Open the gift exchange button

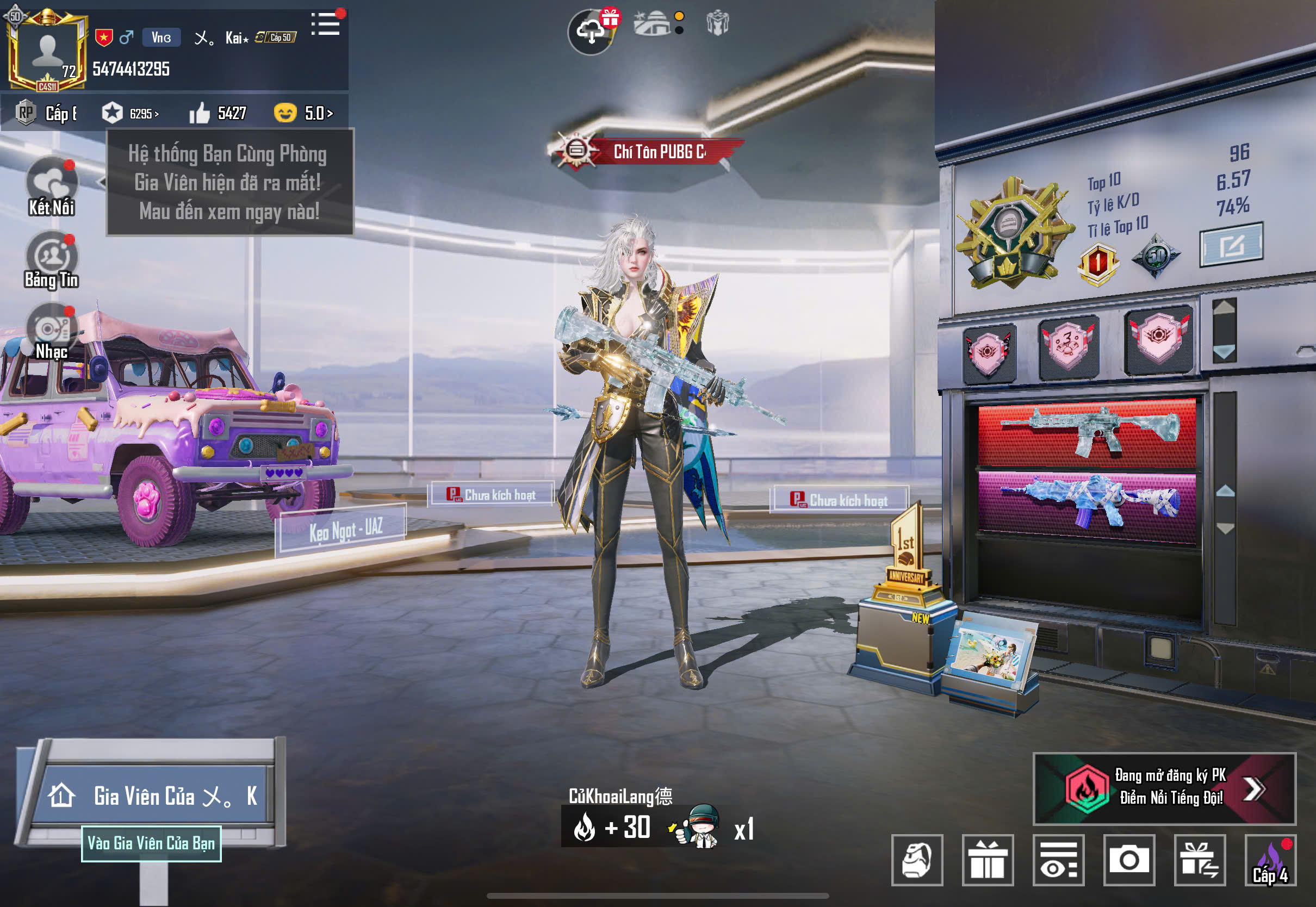[x=1200, y=860]
